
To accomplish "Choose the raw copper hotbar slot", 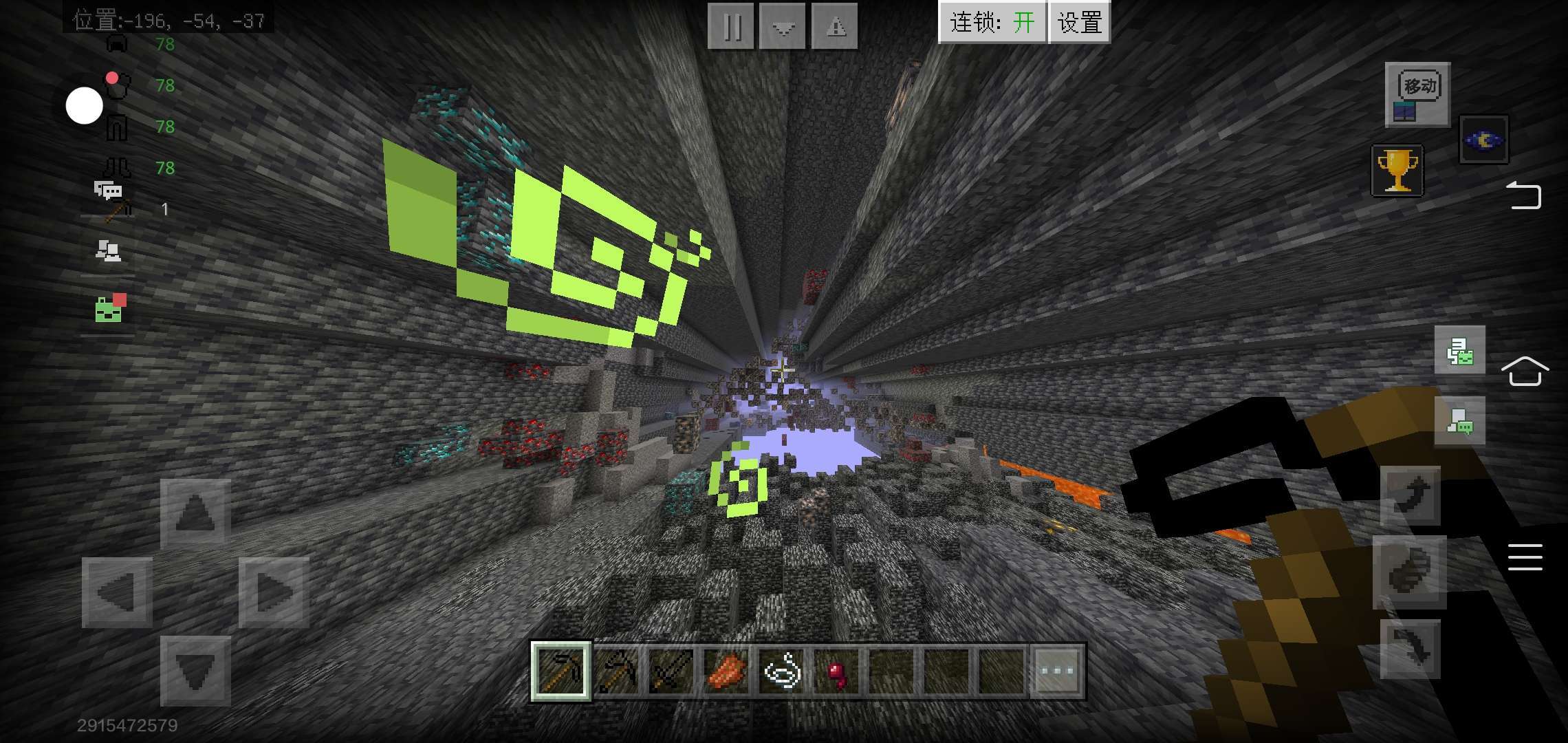I will point(726,670).
